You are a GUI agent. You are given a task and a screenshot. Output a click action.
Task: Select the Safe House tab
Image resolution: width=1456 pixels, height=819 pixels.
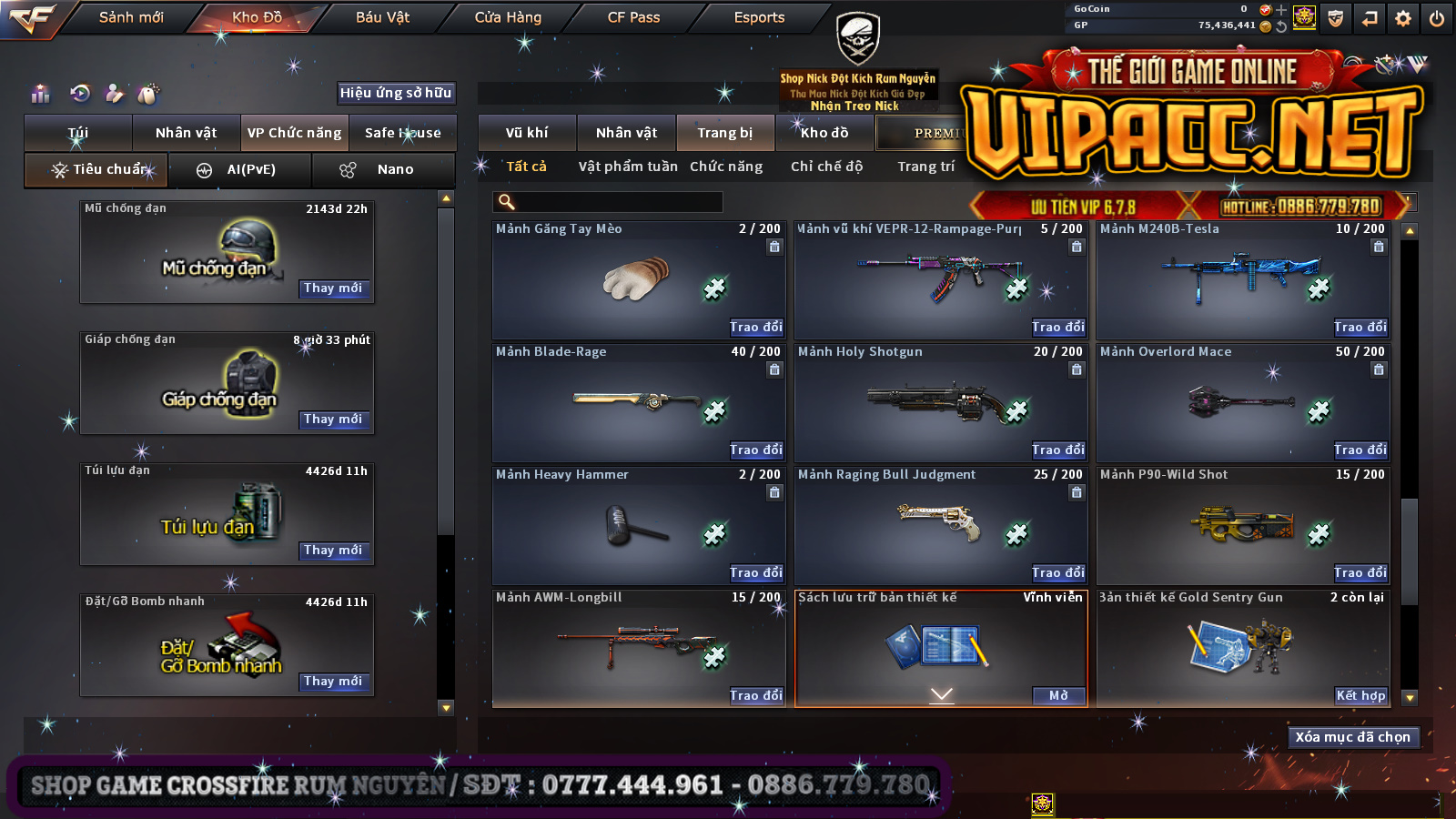(402, 133)
